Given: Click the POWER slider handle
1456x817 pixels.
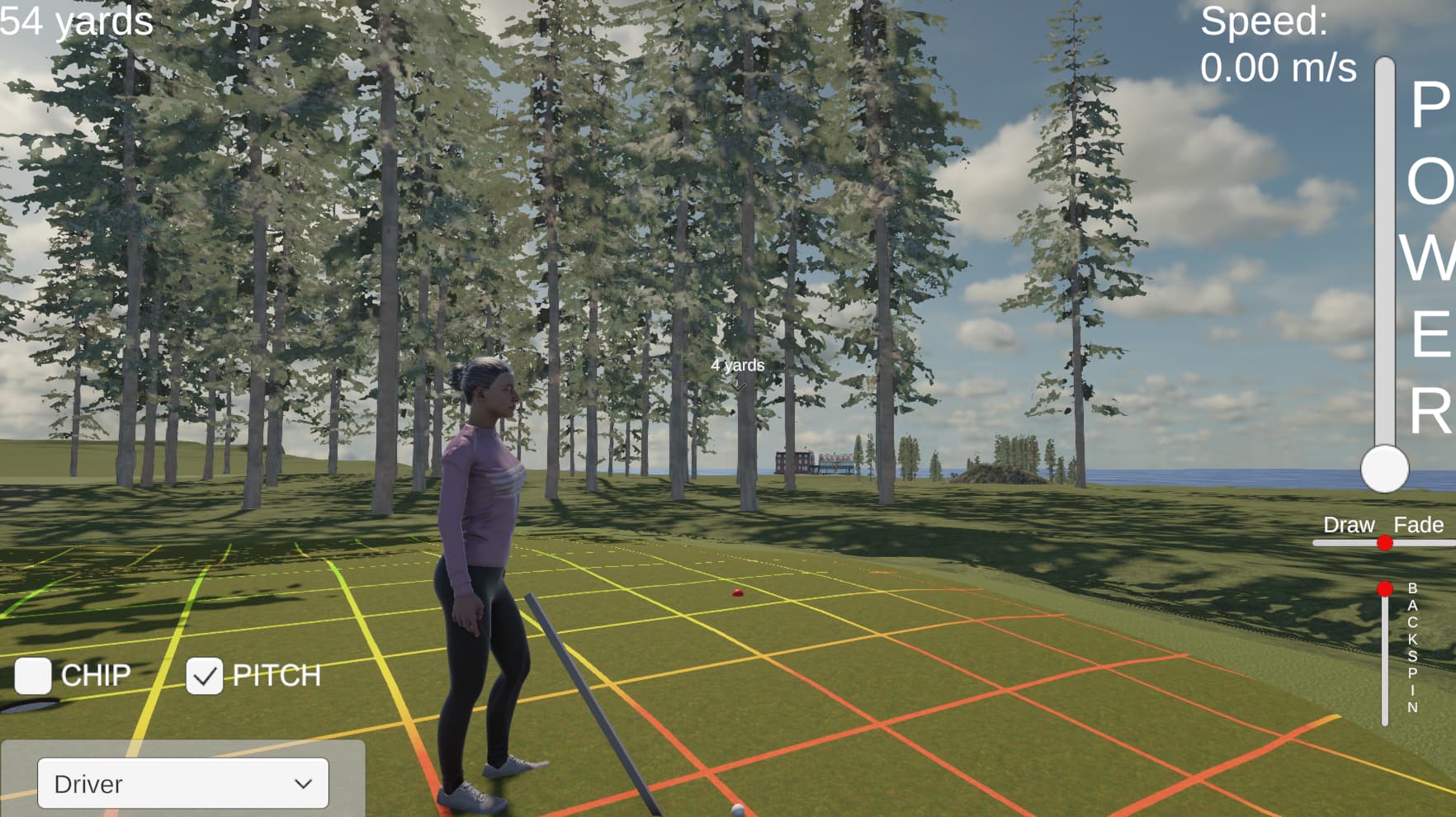Looking at the screenshot, I should 1385,468.
